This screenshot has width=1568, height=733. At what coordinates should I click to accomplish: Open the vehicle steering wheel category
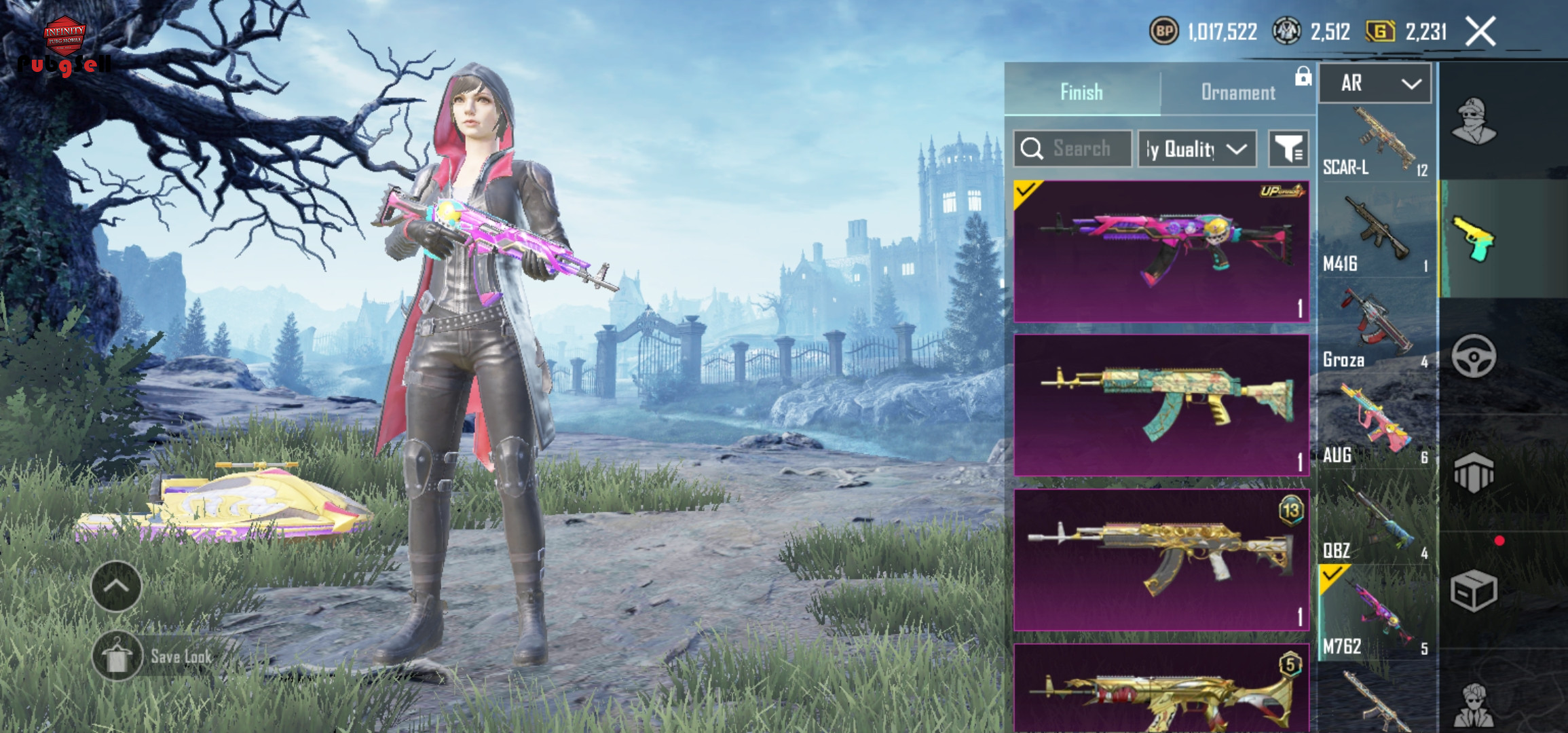1474,356
